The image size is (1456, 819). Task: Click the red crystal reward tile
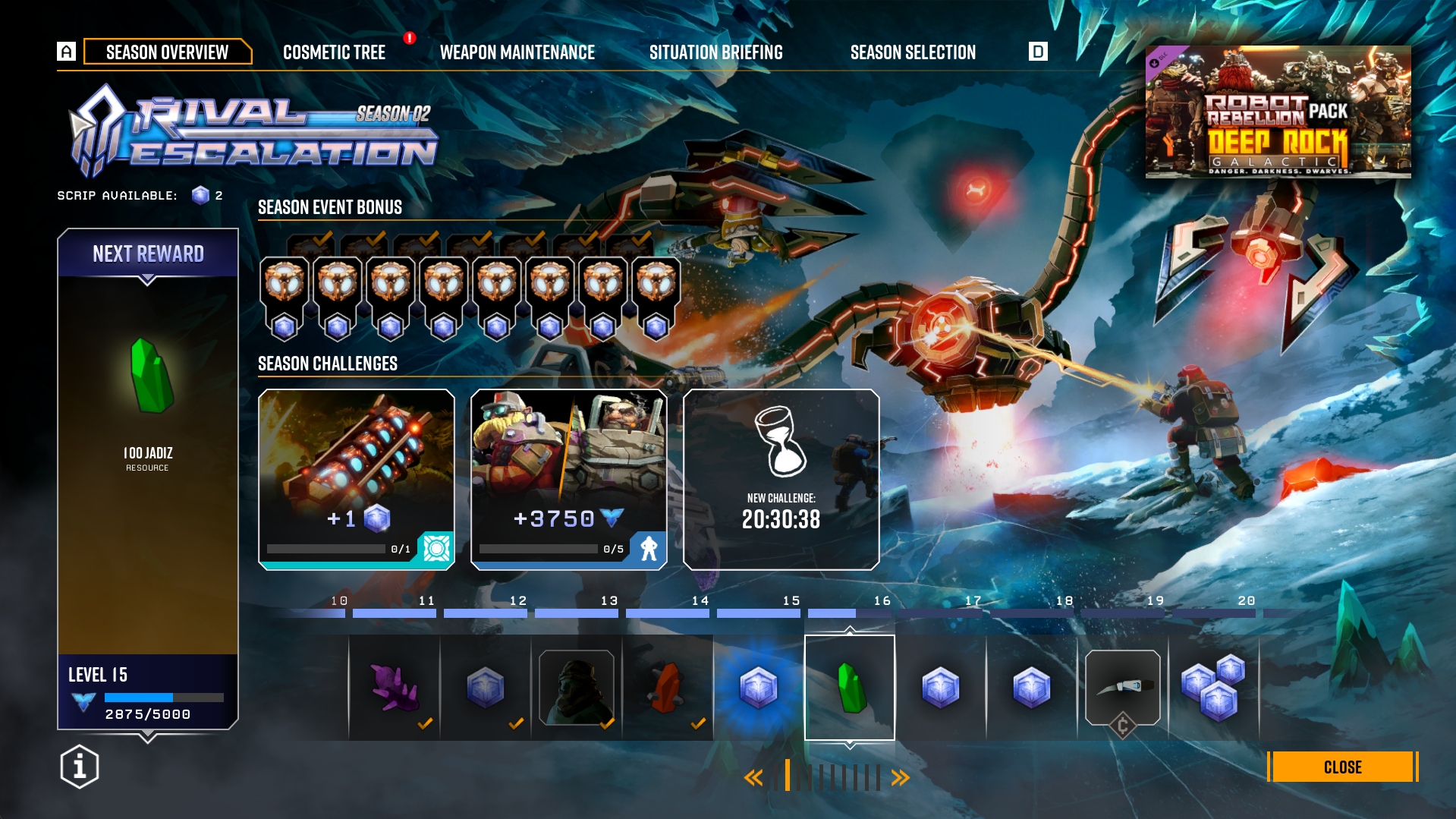668,688
